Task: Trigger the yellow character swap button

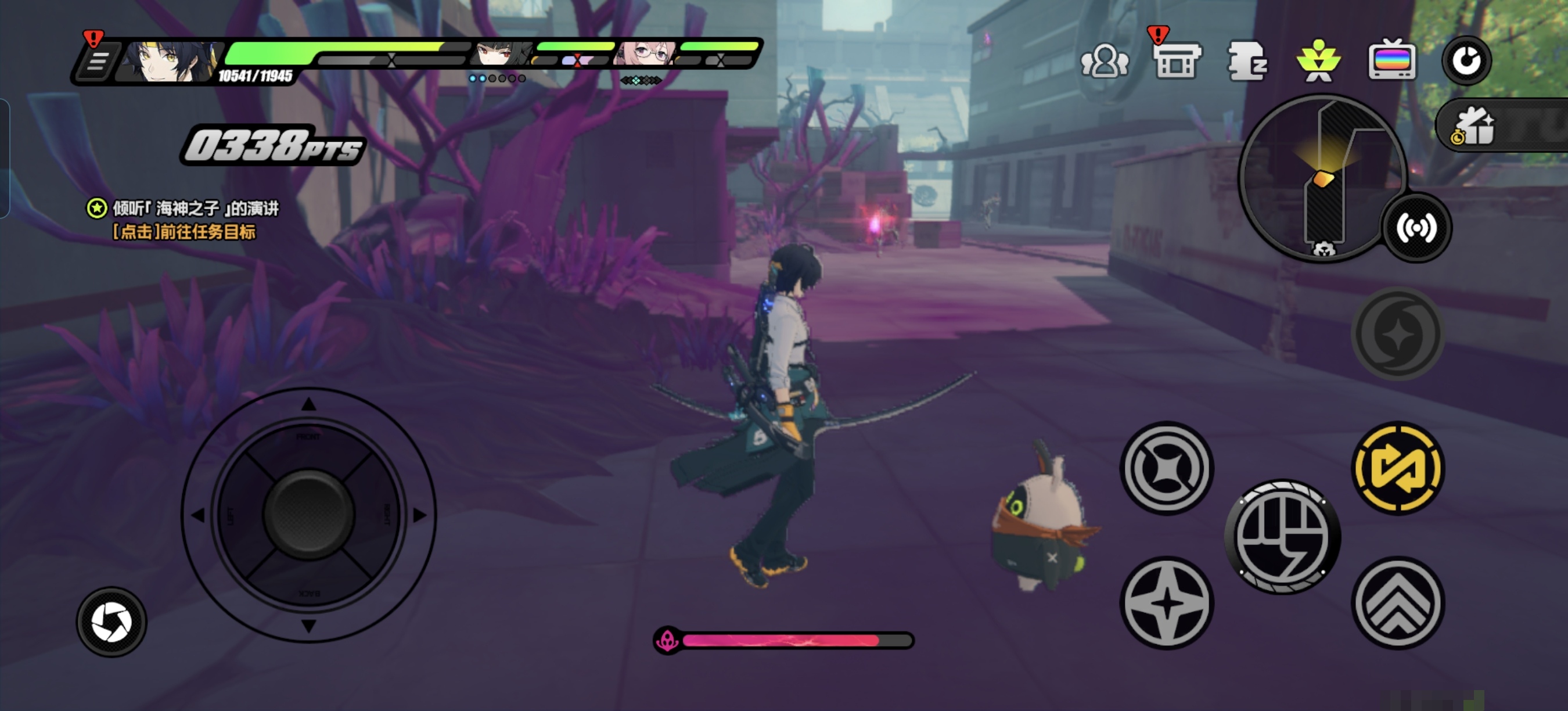Action: (x=1398, y=468)
